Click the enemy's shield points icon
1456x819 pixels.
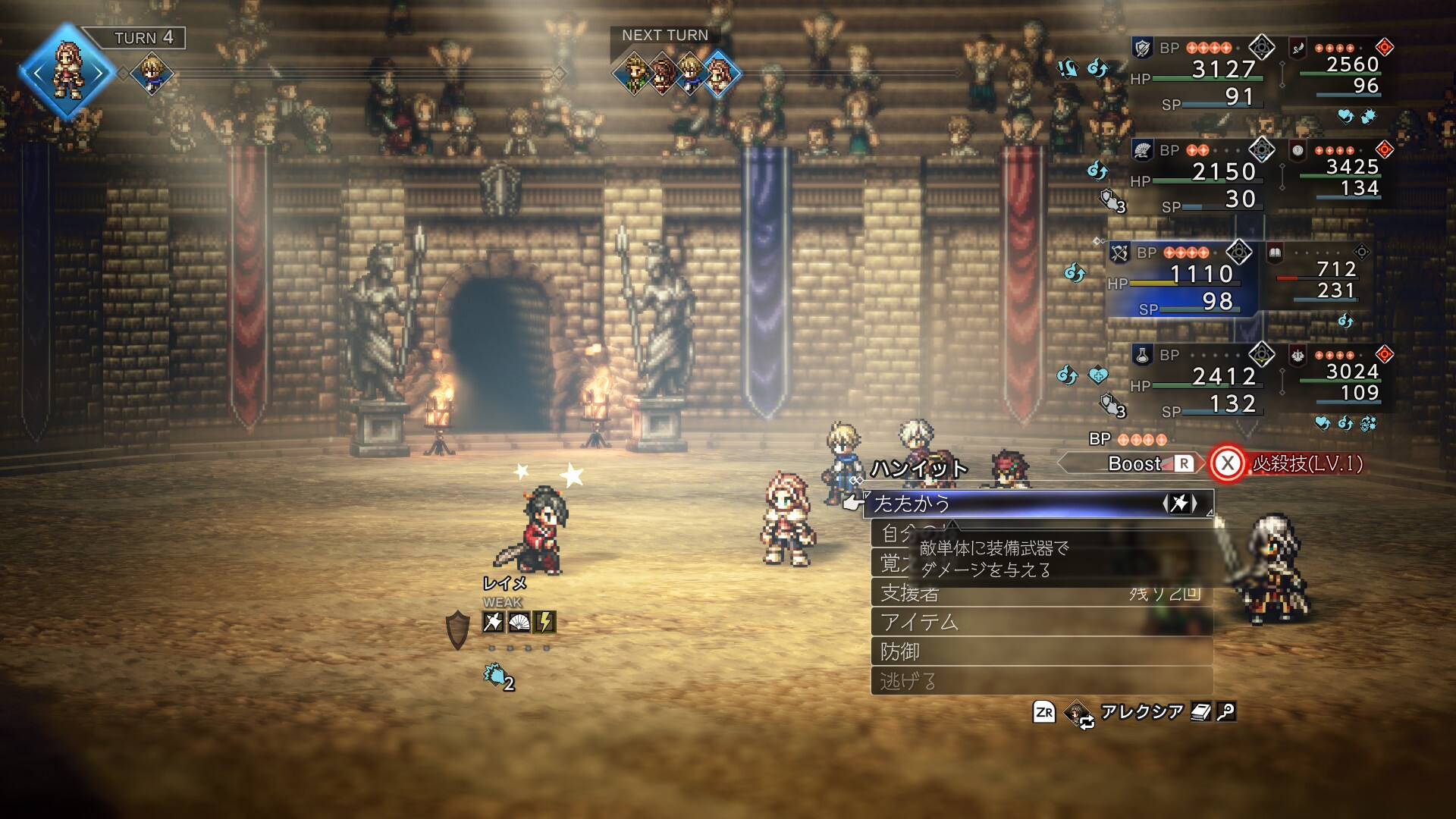457,629
